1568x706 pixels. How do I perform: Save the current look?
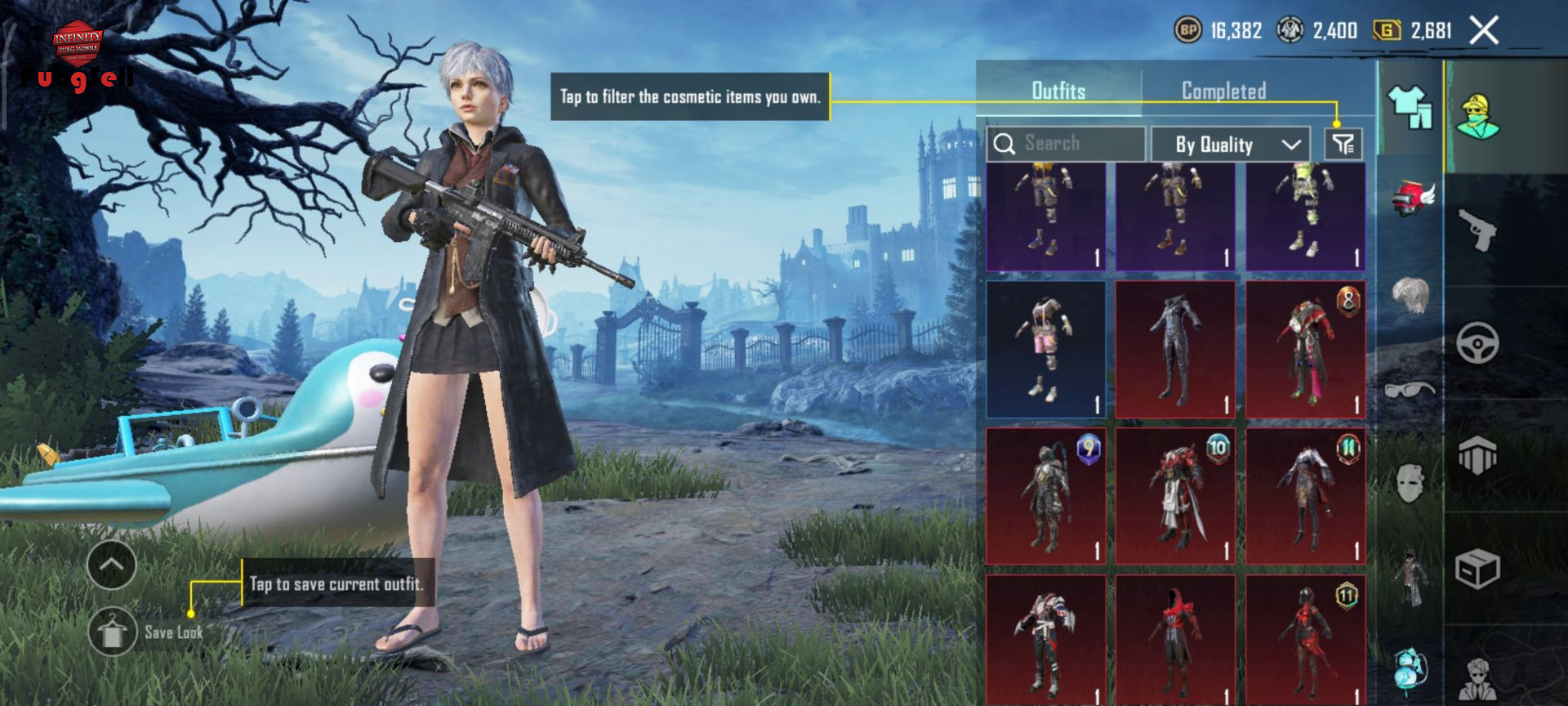coord(113,632)
